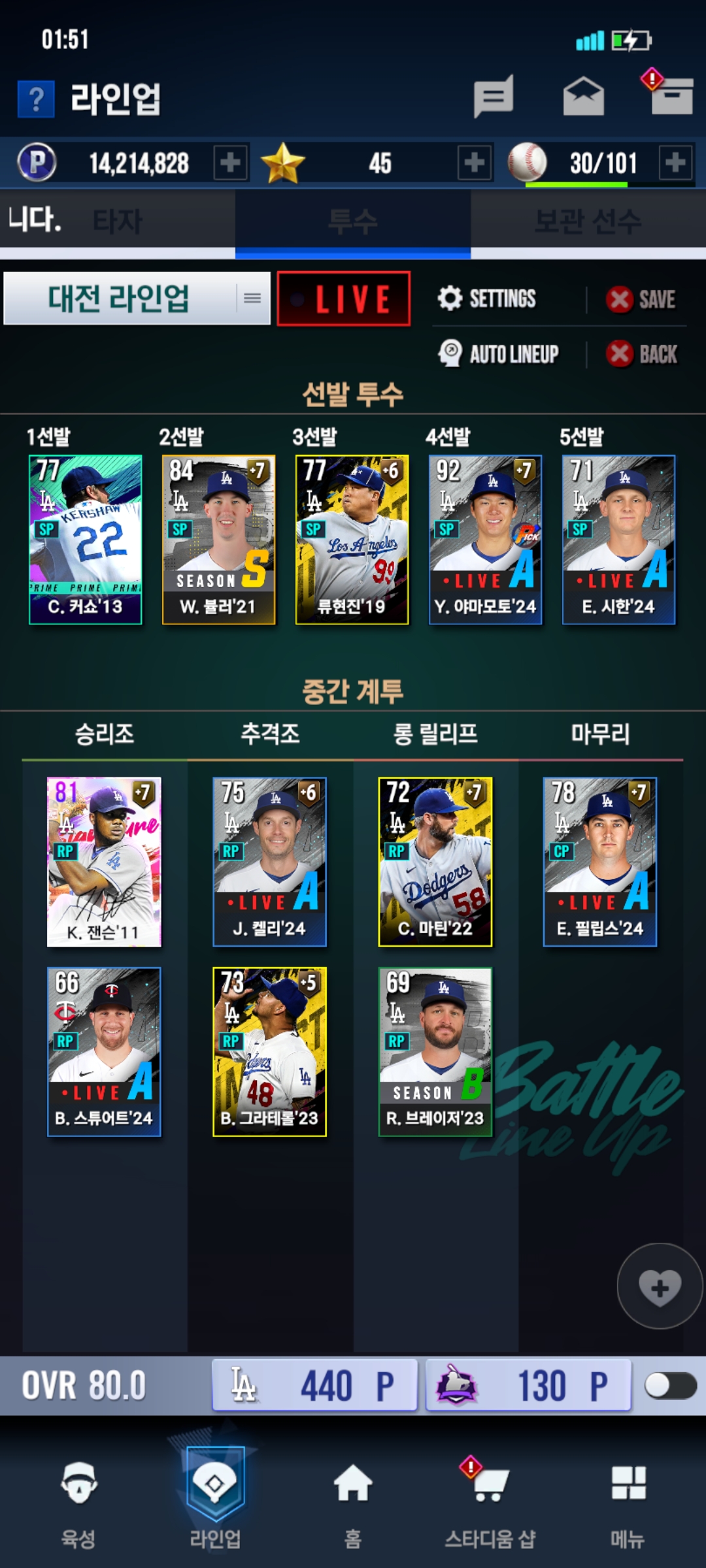
Task: Open the 대전 라인업 dropdown
Action: pos(137,299)
